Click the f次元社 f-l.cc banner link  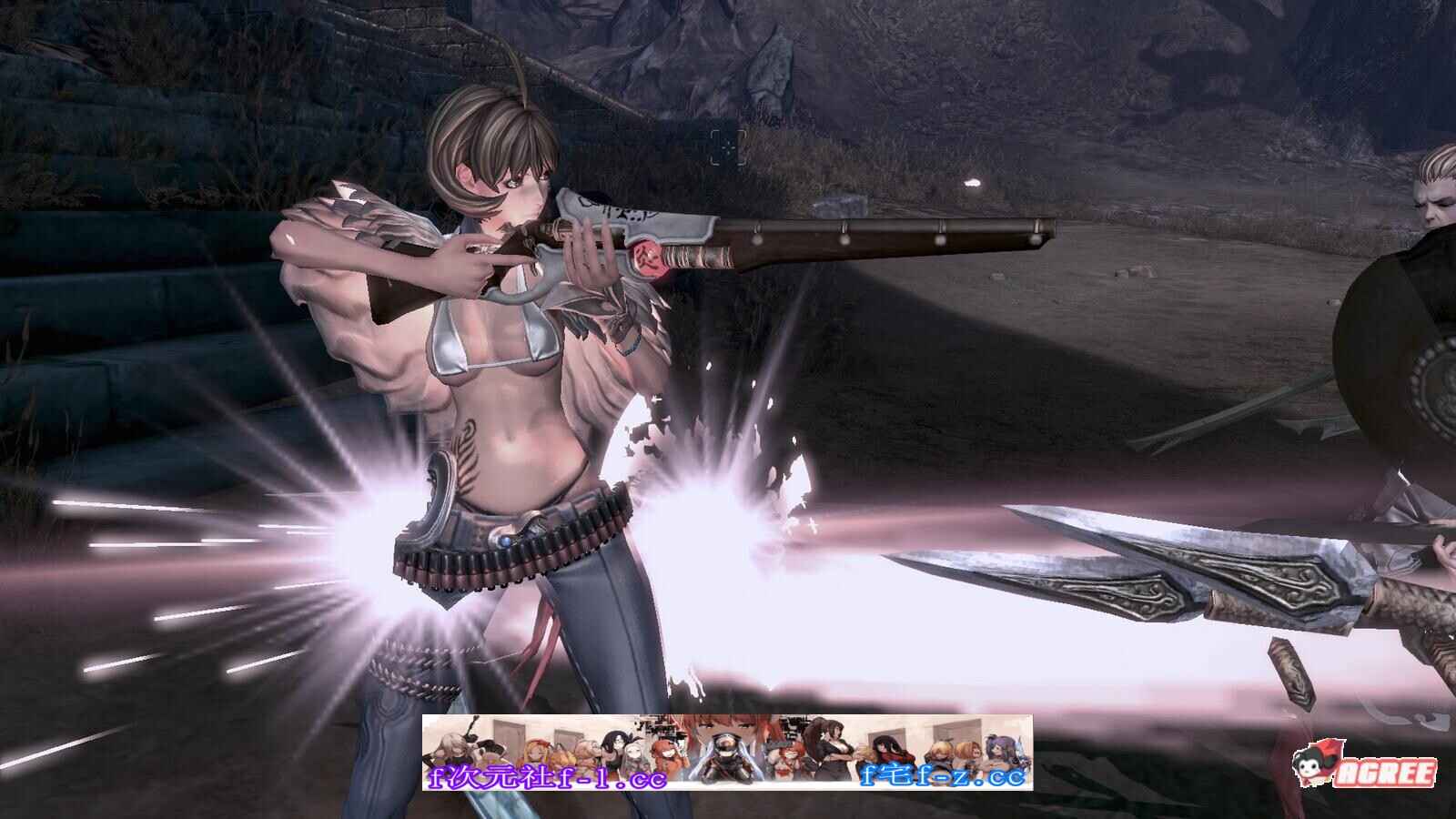[x=547, y=777]
